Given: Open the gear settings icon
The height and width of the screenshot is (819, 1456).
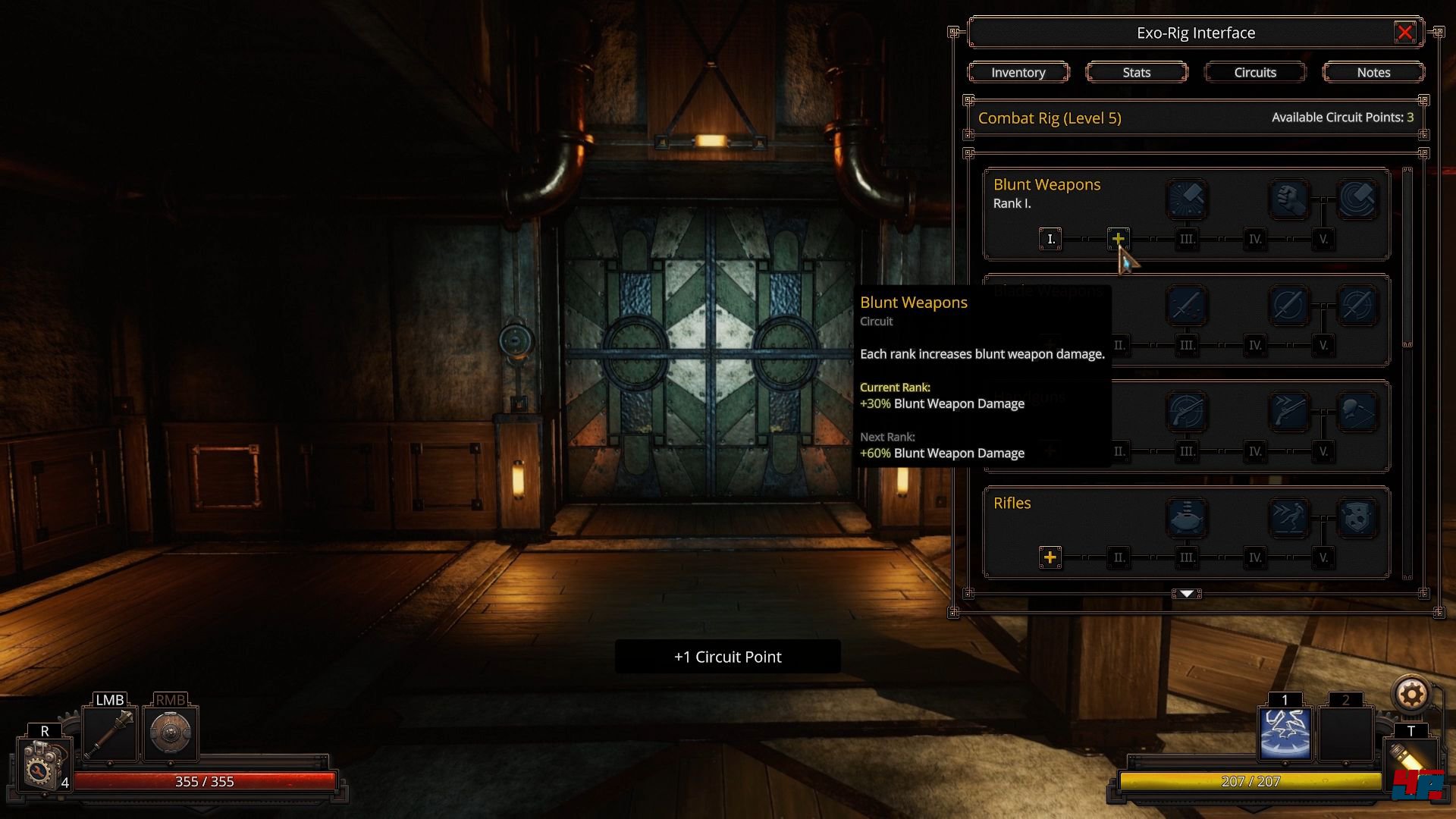Looking at the screenshot, I should 1410,694.
